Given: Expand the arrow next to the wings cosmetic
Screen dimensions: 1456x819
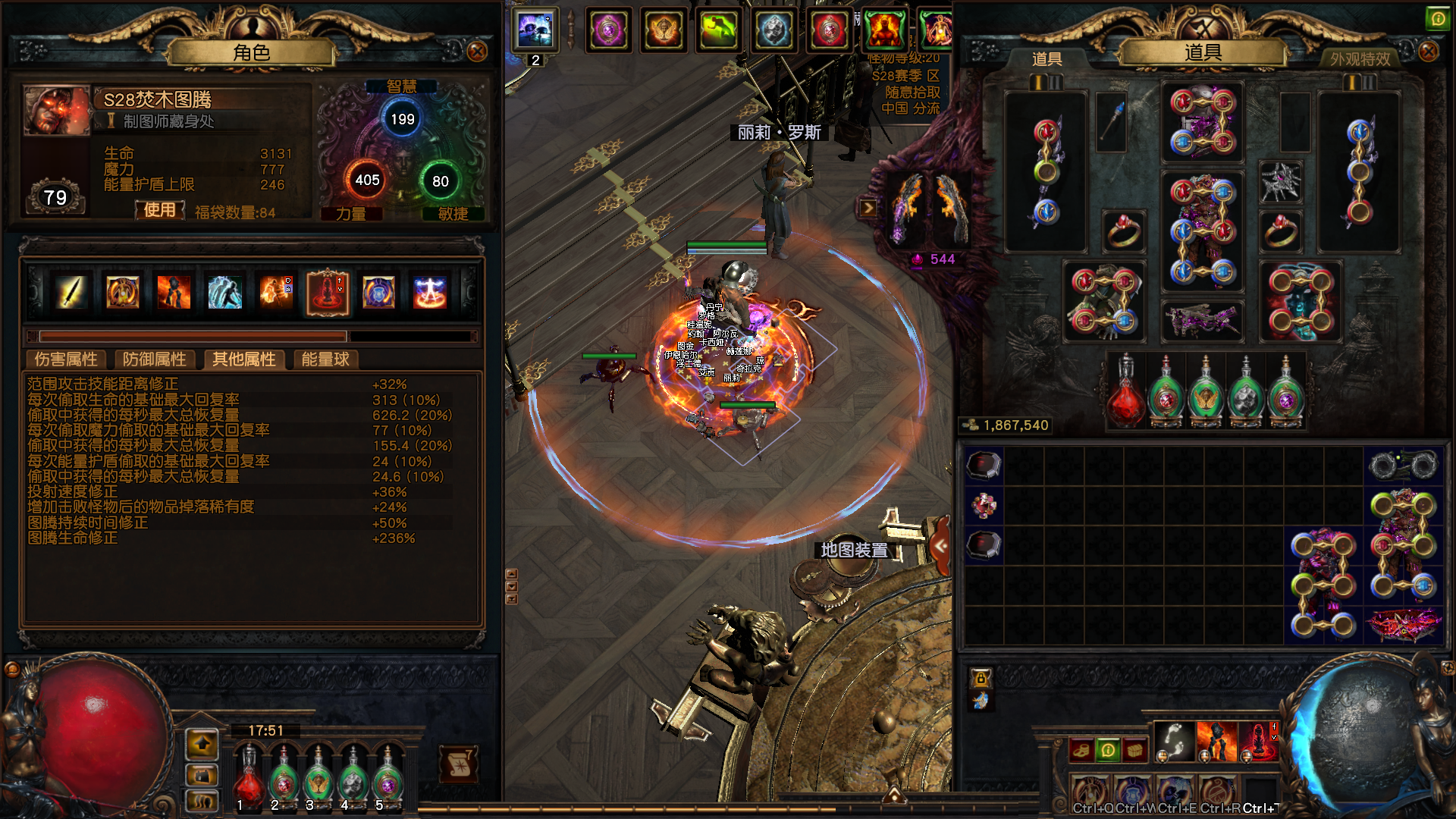Looking at the screenshot, I should 868,208.
